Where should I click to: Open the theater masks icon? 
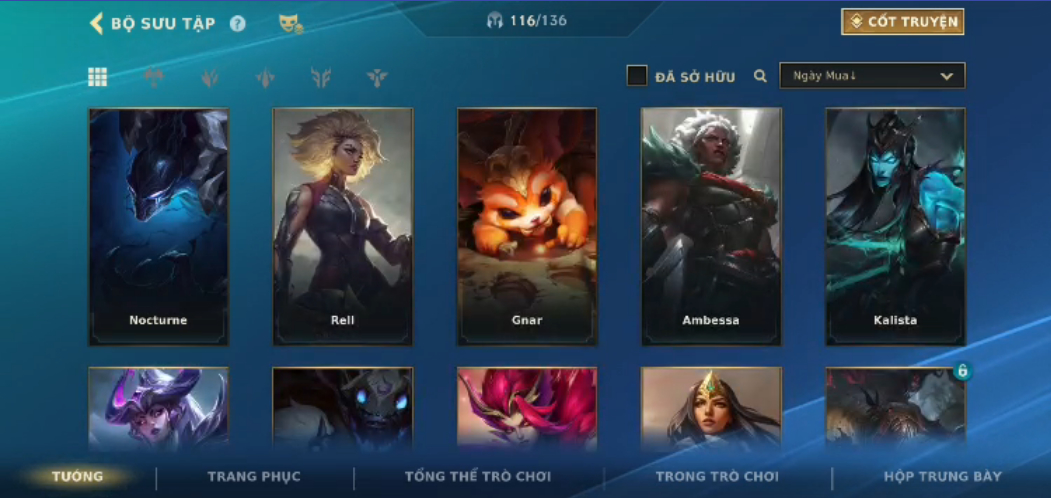[x=290, y=24]
